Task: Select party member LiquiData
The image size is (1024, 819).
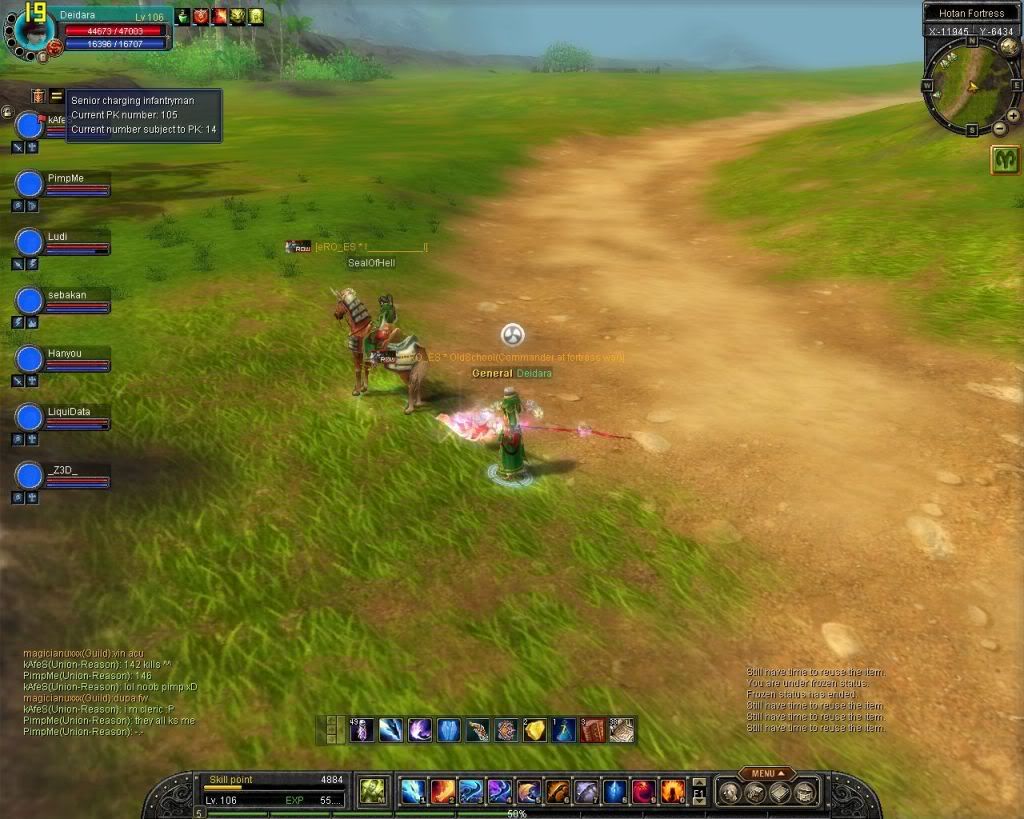Action: click(x=30, y=417)
